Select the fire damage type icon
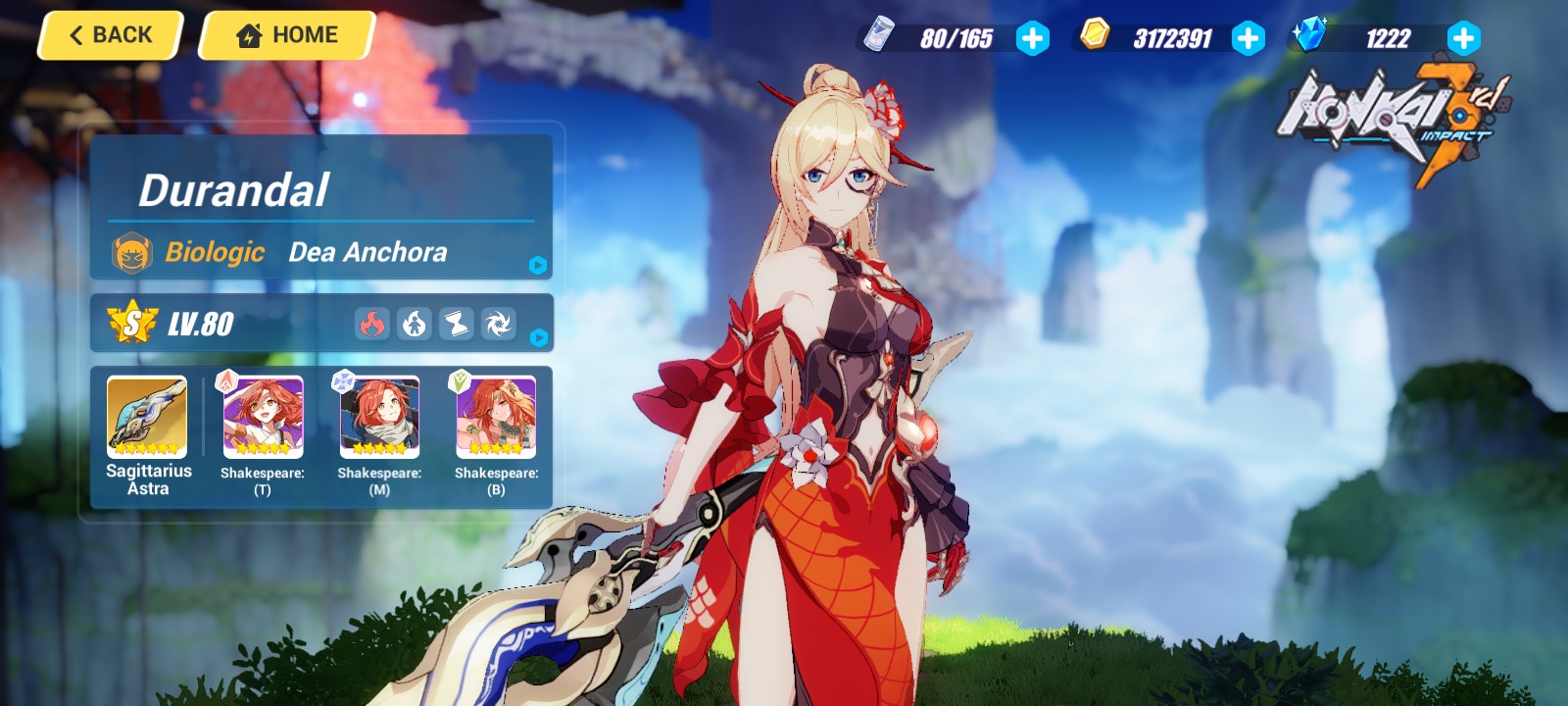1568x706 pixels. tap(370, 324)
